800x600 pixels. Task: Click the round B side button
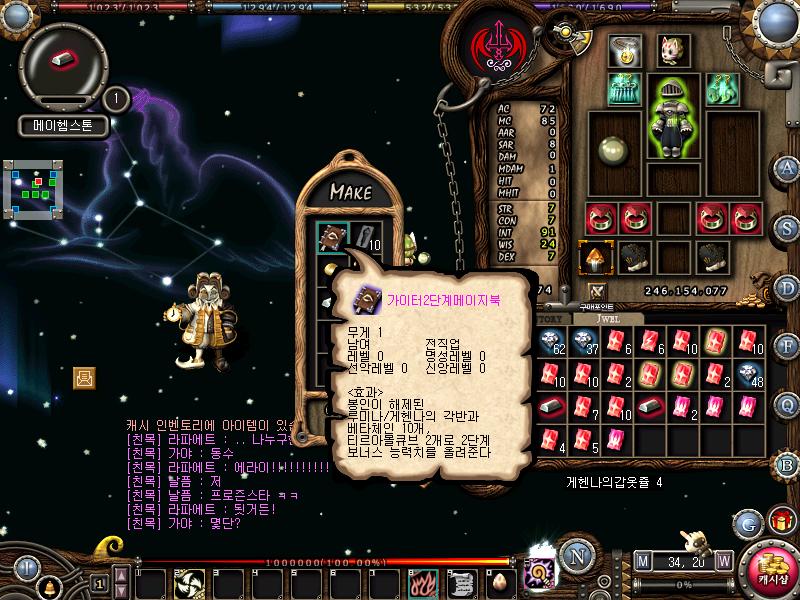tap(788, 464)
